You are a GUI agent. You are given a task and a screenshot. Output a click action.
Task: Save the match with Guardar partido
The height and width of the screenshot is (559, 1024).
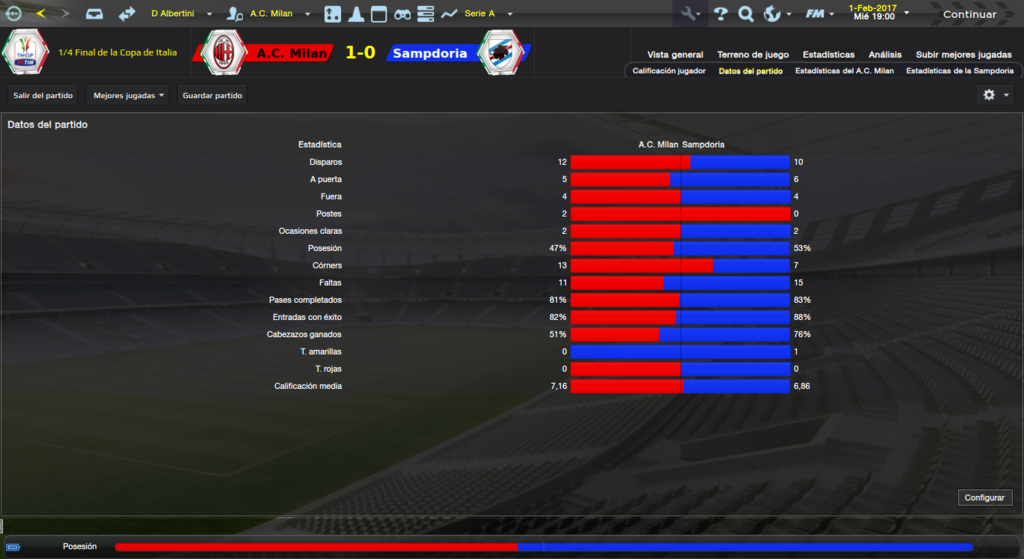click(x=212, y=95)
